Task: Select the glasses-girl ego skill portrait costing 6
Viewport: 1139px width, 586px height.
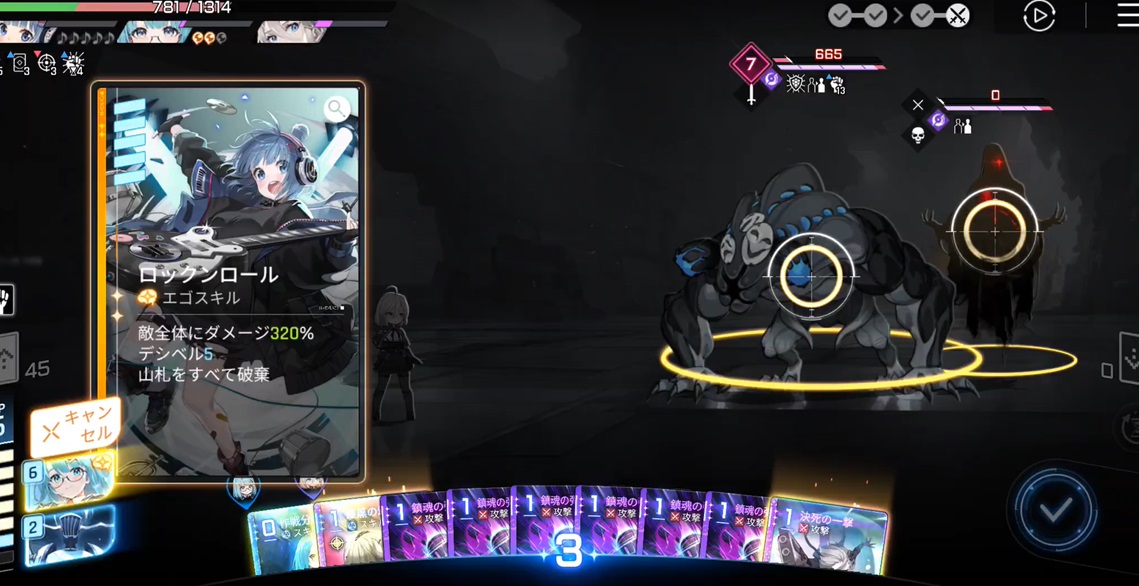Action: pyautogui.click(x=68, y=480)
